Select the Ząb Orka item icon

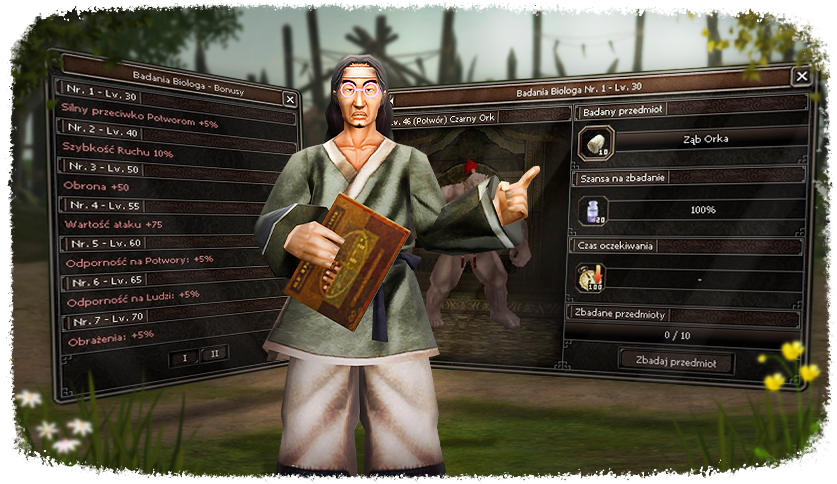click(595, 144)
